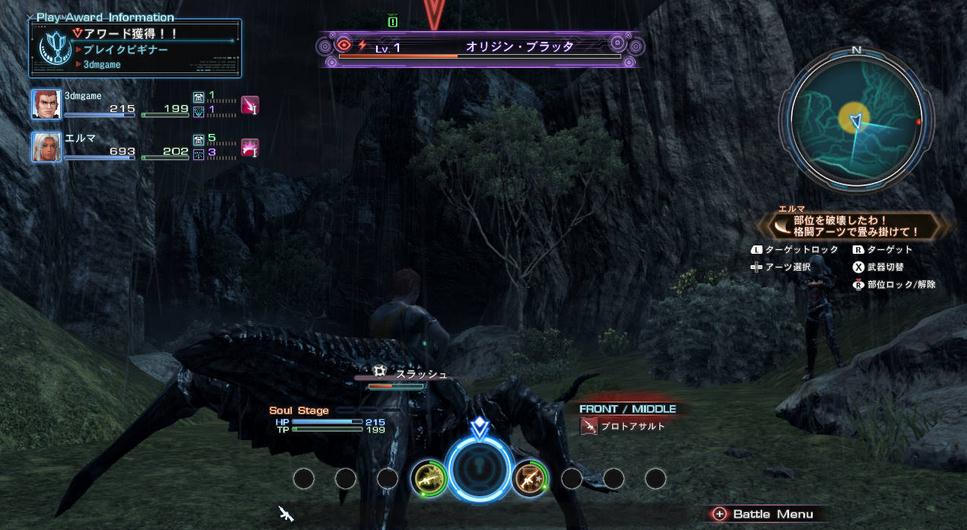
Task: Click the white rifle weapon indicator icon
Action: click(286, 514)
